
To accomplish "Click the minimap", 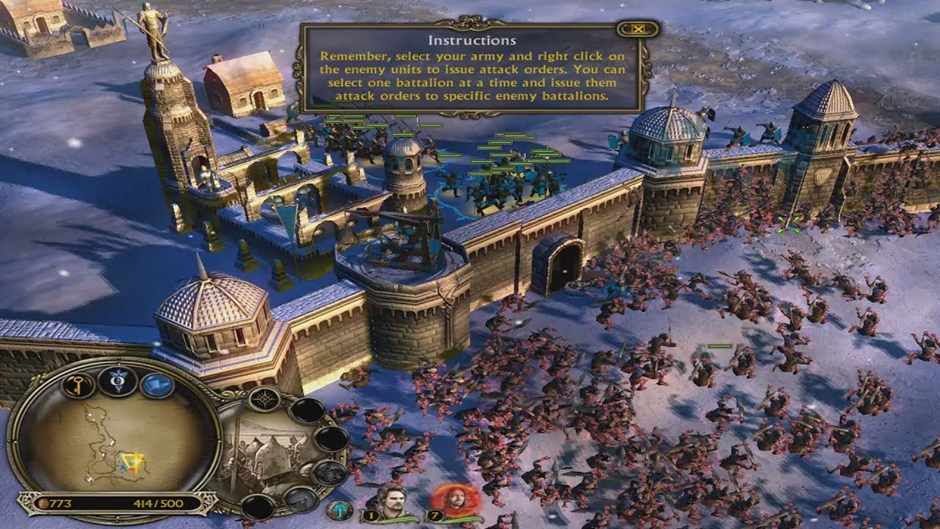I will tap(115, 442).
